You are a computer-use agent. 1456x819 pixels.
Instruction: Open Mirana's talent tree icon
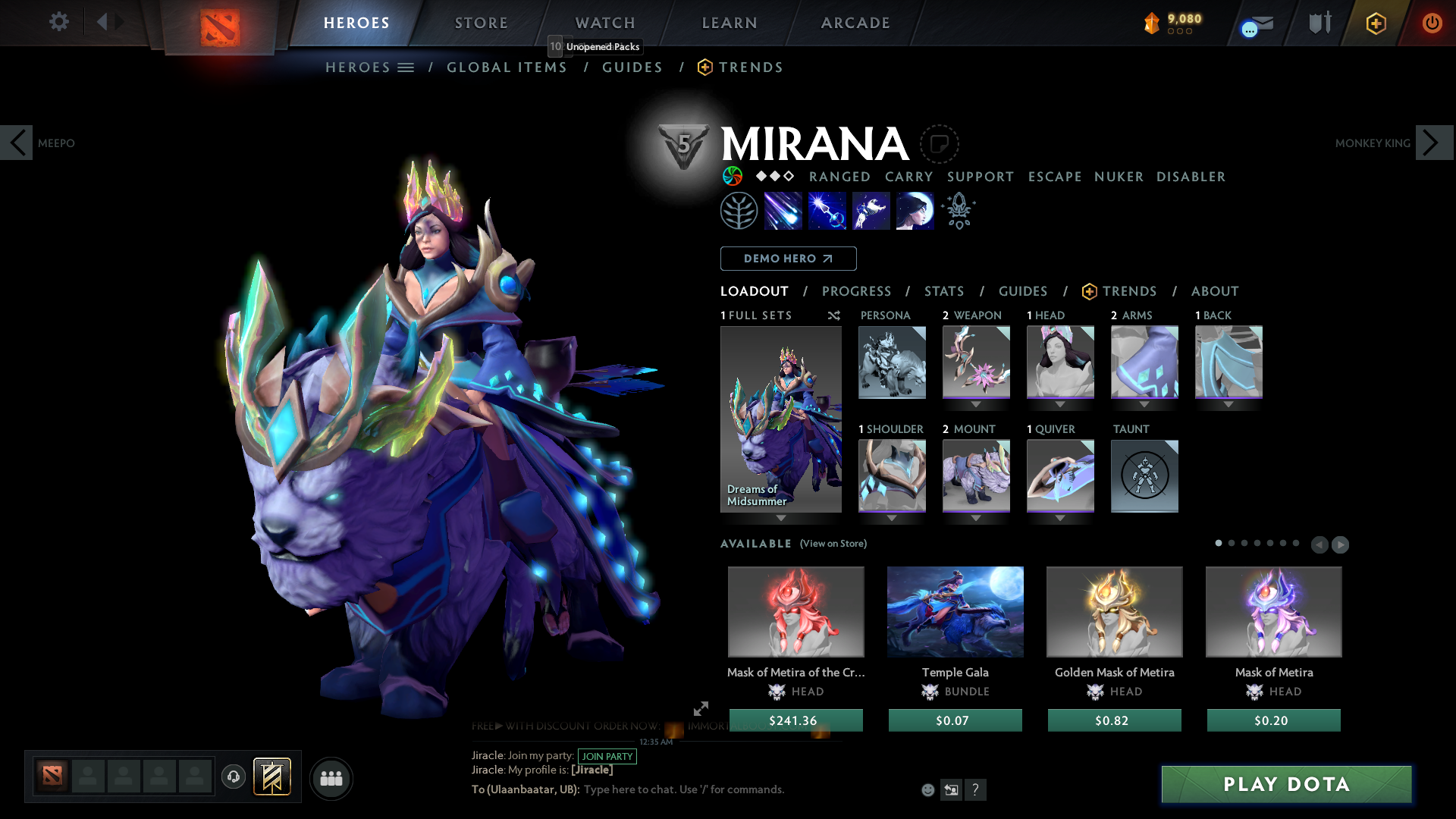(x=739, y=210)
